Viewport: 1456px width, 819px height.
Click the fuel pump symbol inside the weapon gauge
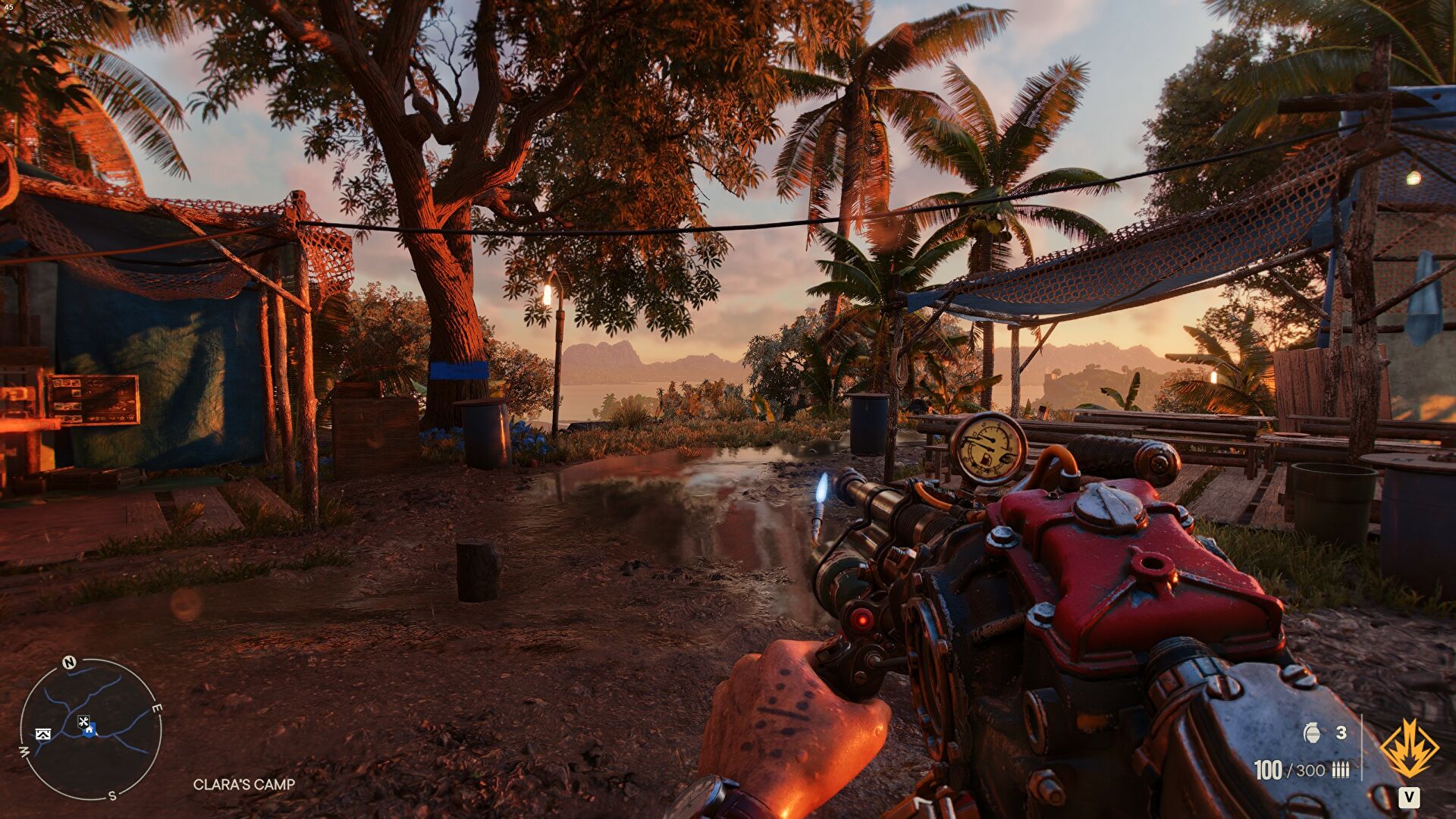pyautogui.click(x=985, y=459)
